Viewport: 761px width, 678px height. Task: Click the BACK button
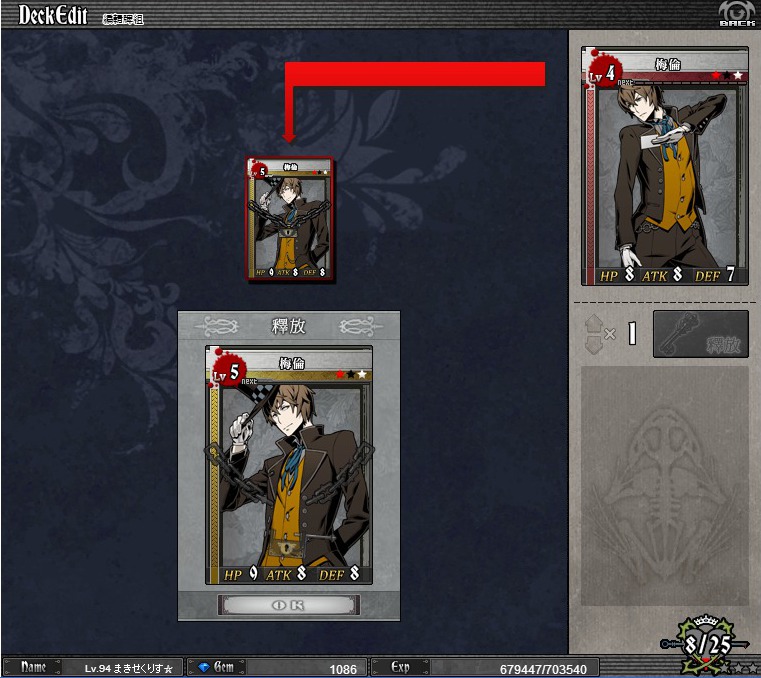pyautogui.click(x=736, y=13)
